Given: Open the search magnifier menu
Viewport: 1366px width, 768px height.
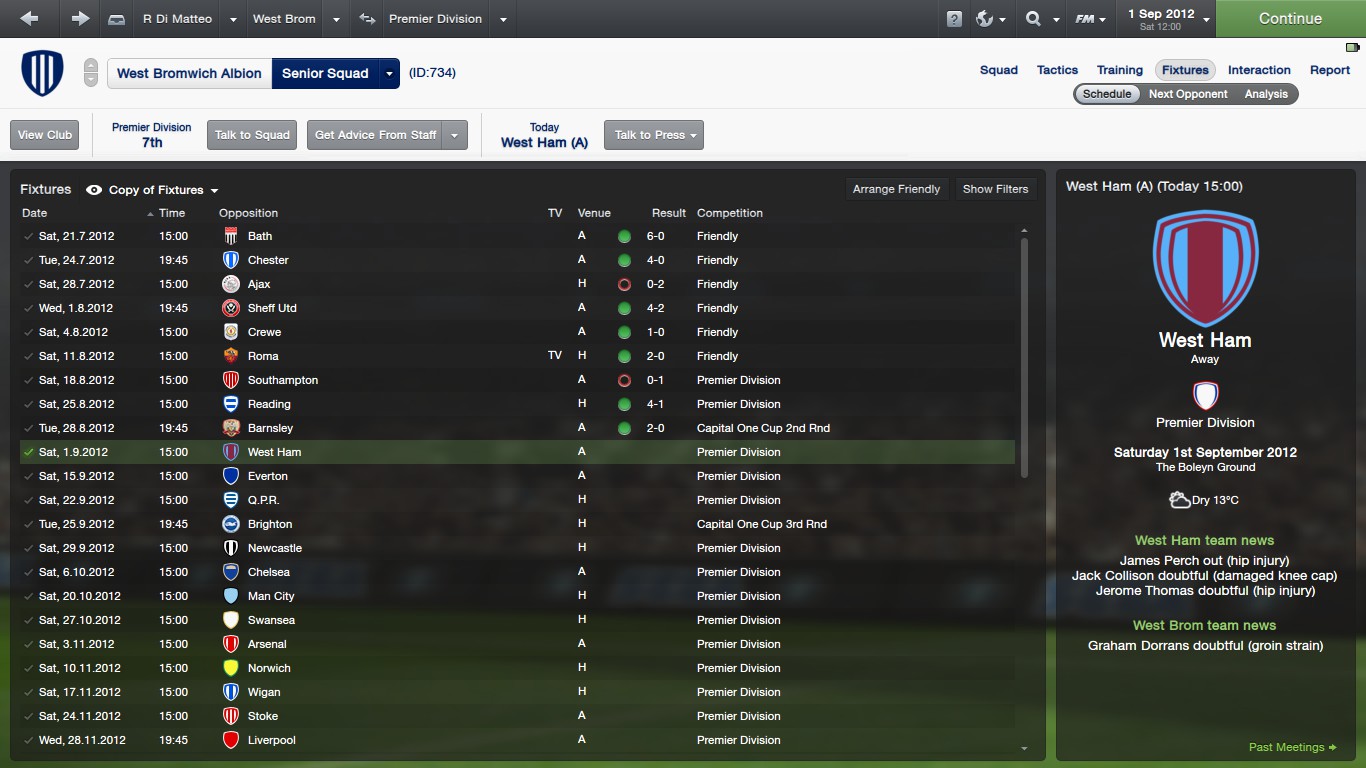Looking at the screenshot, I should coord(1039,18).
